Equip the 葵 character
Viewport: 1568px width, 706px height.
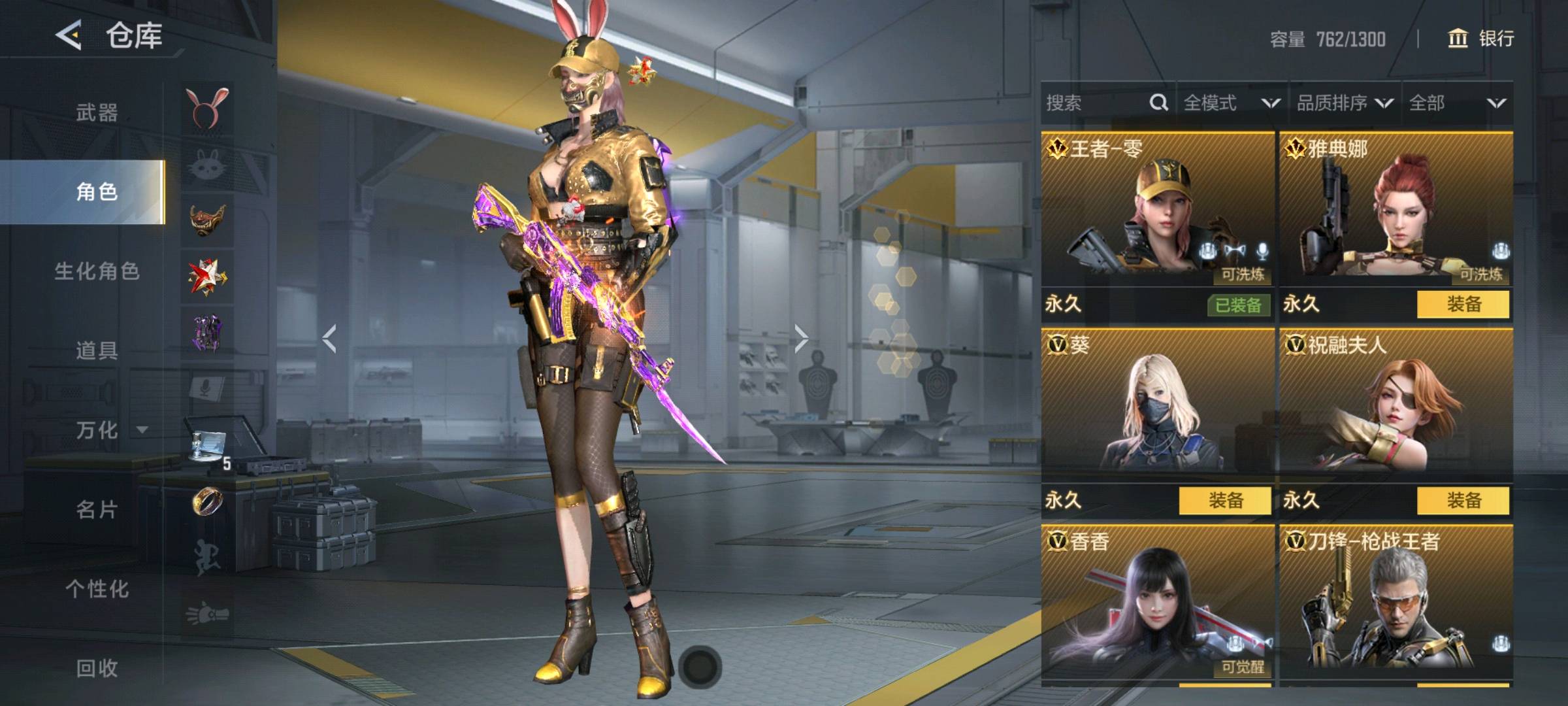pos(1225,501)
